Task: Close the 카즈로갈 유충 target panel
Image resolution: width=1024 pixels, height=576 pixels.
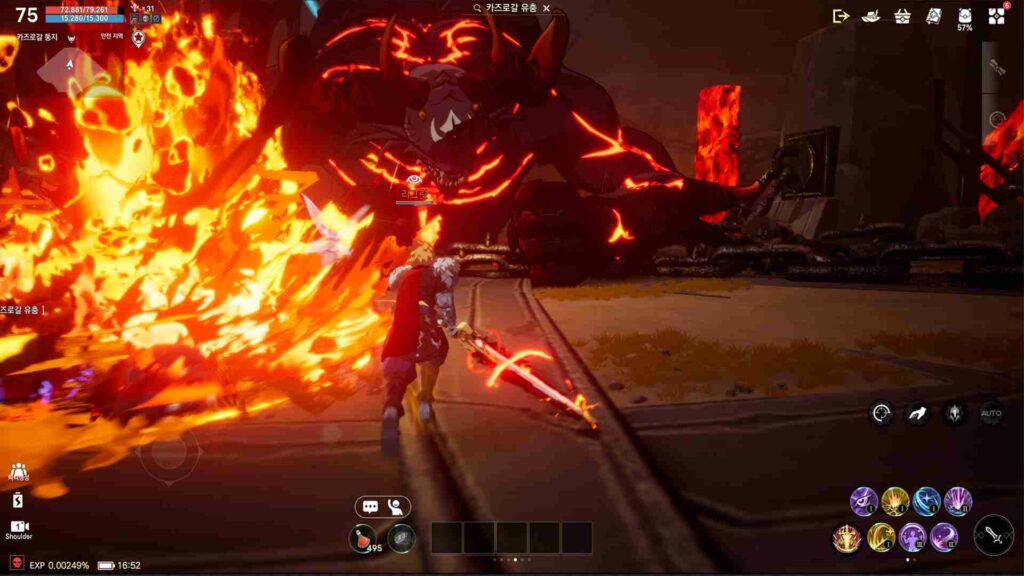Action: pos(546,8)
